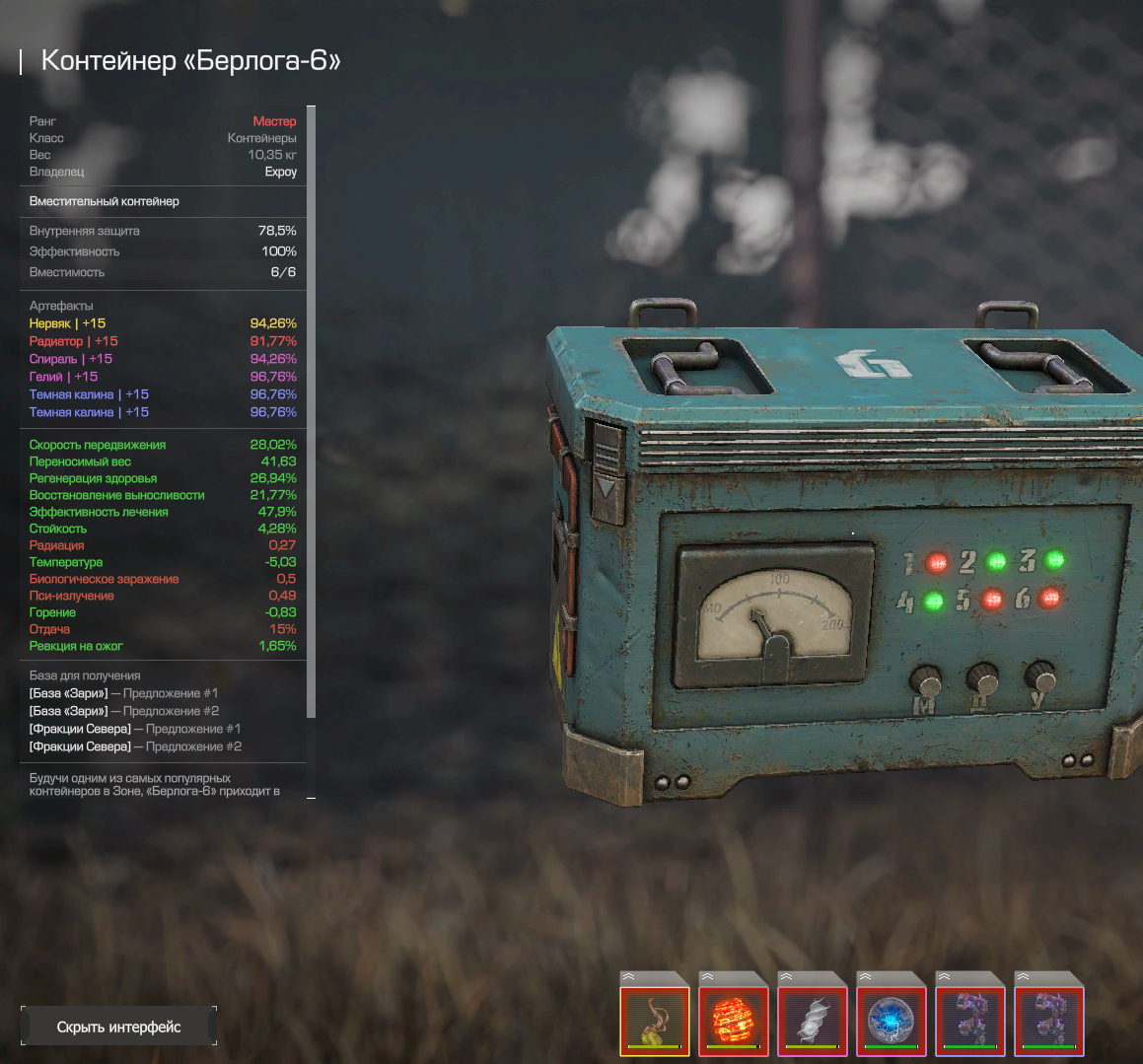Open База «Зари» Предложение #2
Viewport: 1143px width, 1064px height.
pyautogui.click(x=124, y=711)
